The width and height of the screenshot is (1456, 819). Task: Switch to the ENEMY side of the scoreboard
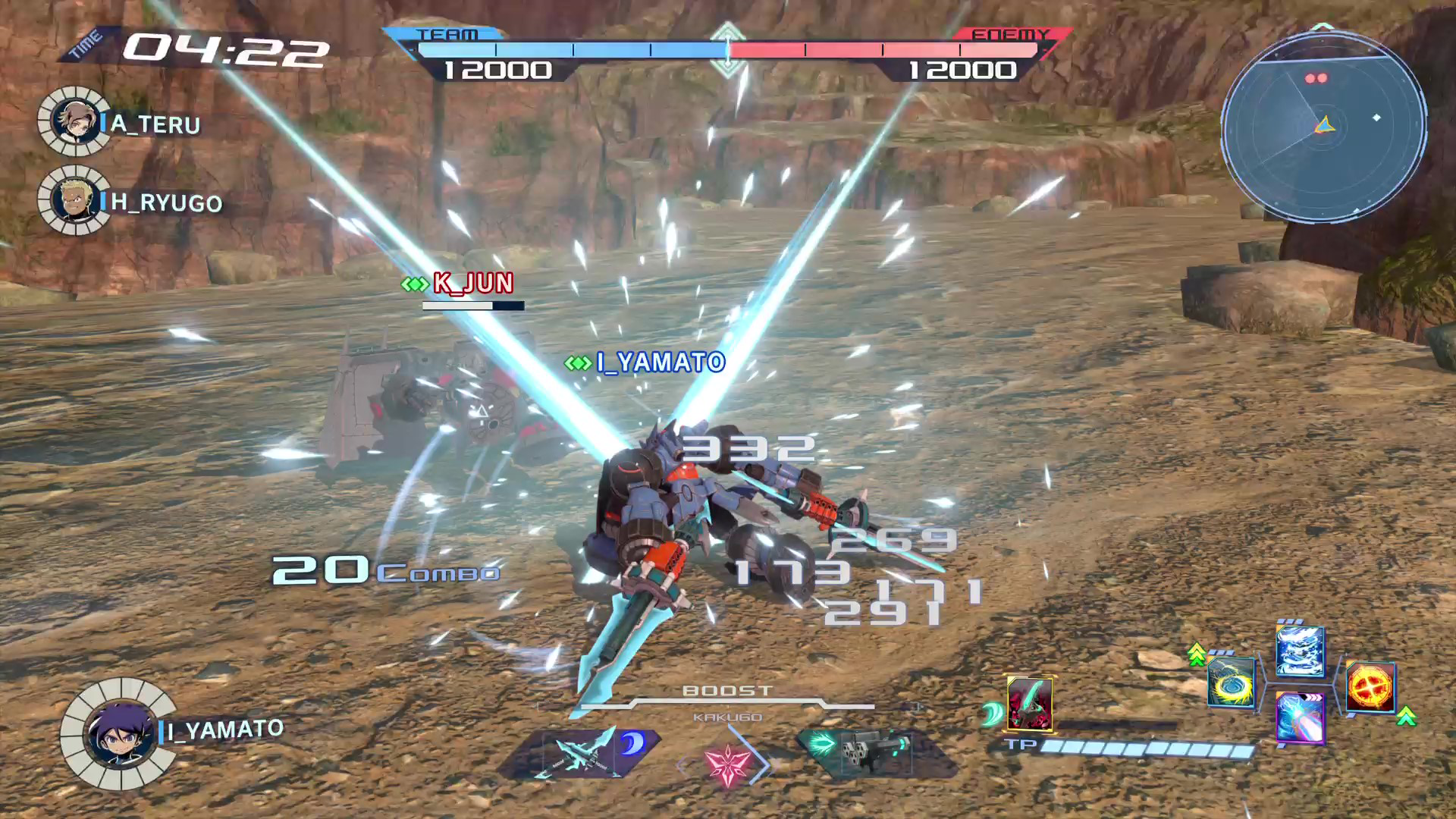[x=1009, y=34]
